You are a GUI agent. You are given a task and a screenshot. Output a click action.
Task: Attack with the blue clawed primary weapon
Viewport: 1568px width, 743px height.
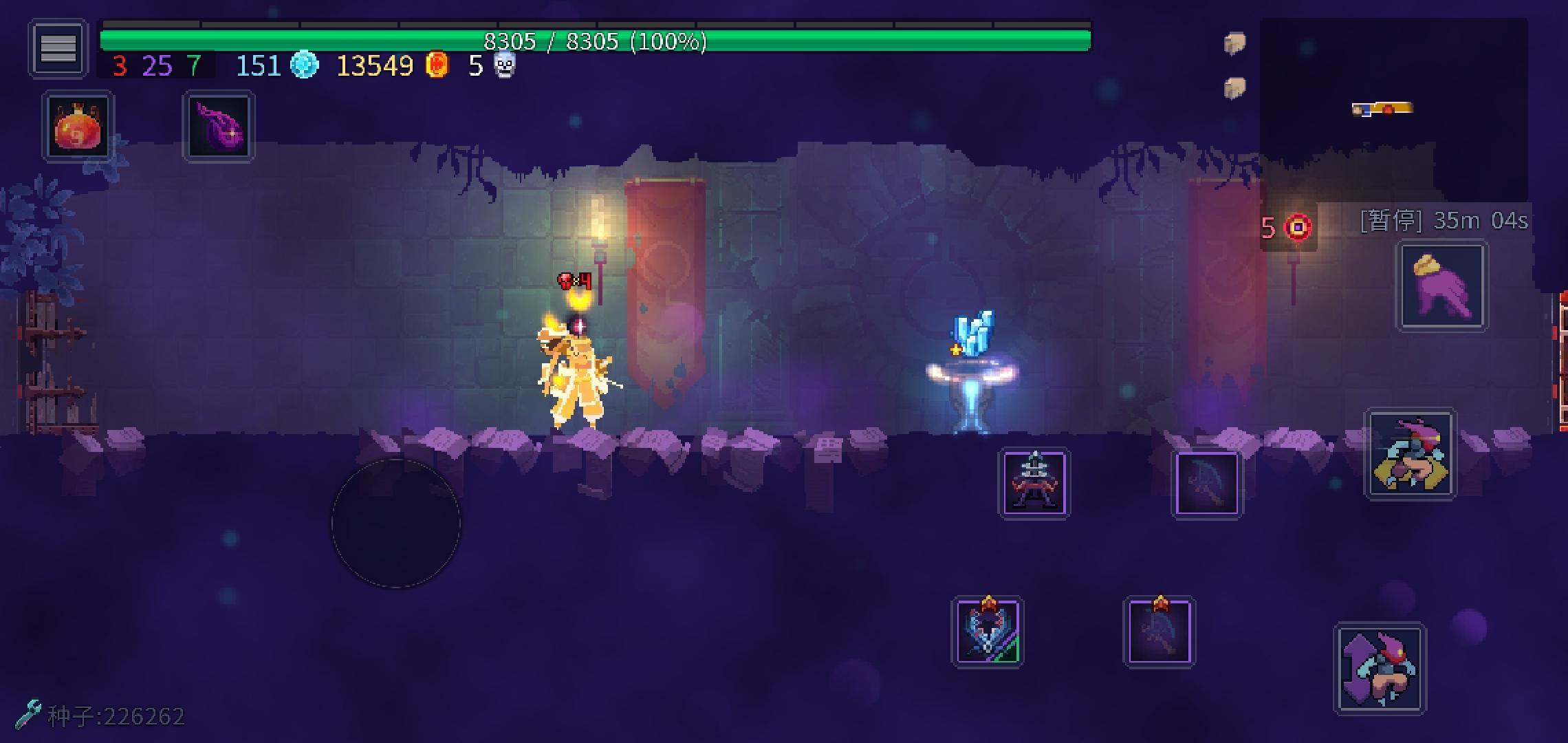point(987,632)
